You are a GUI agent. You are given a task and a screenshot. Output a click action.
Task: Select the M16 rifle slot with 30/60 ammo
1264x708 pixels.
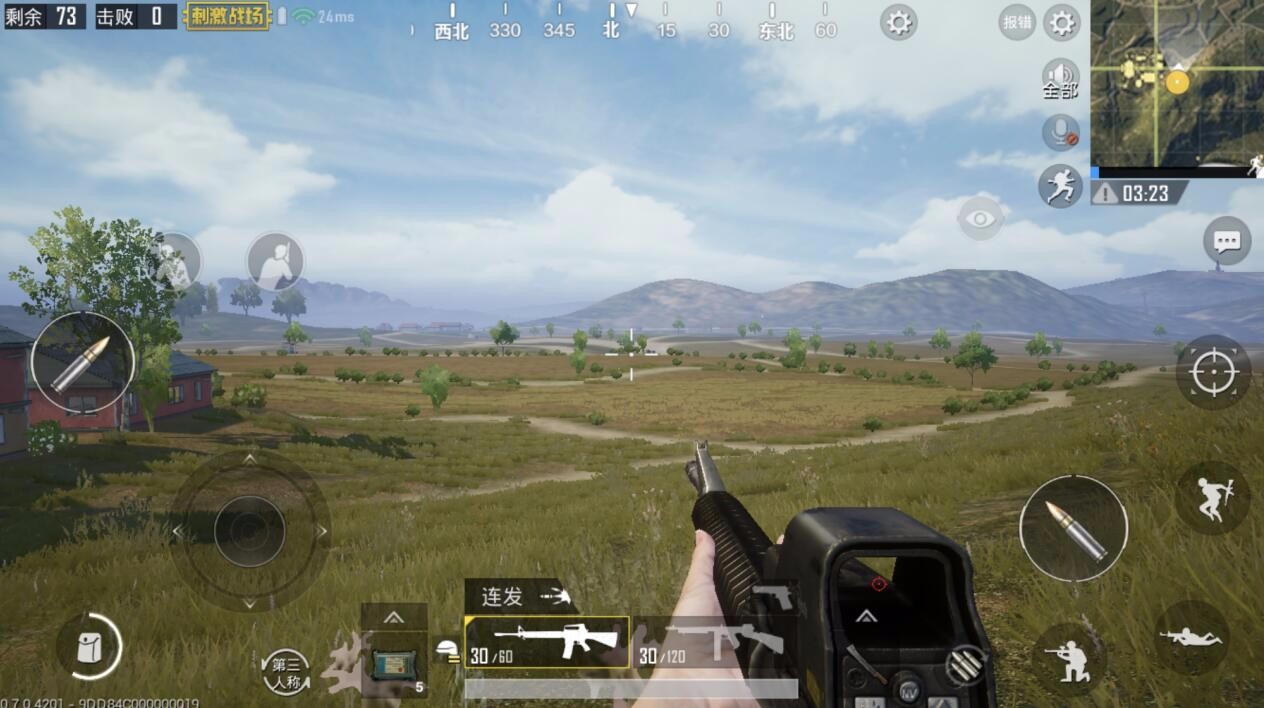pos(547,642)
